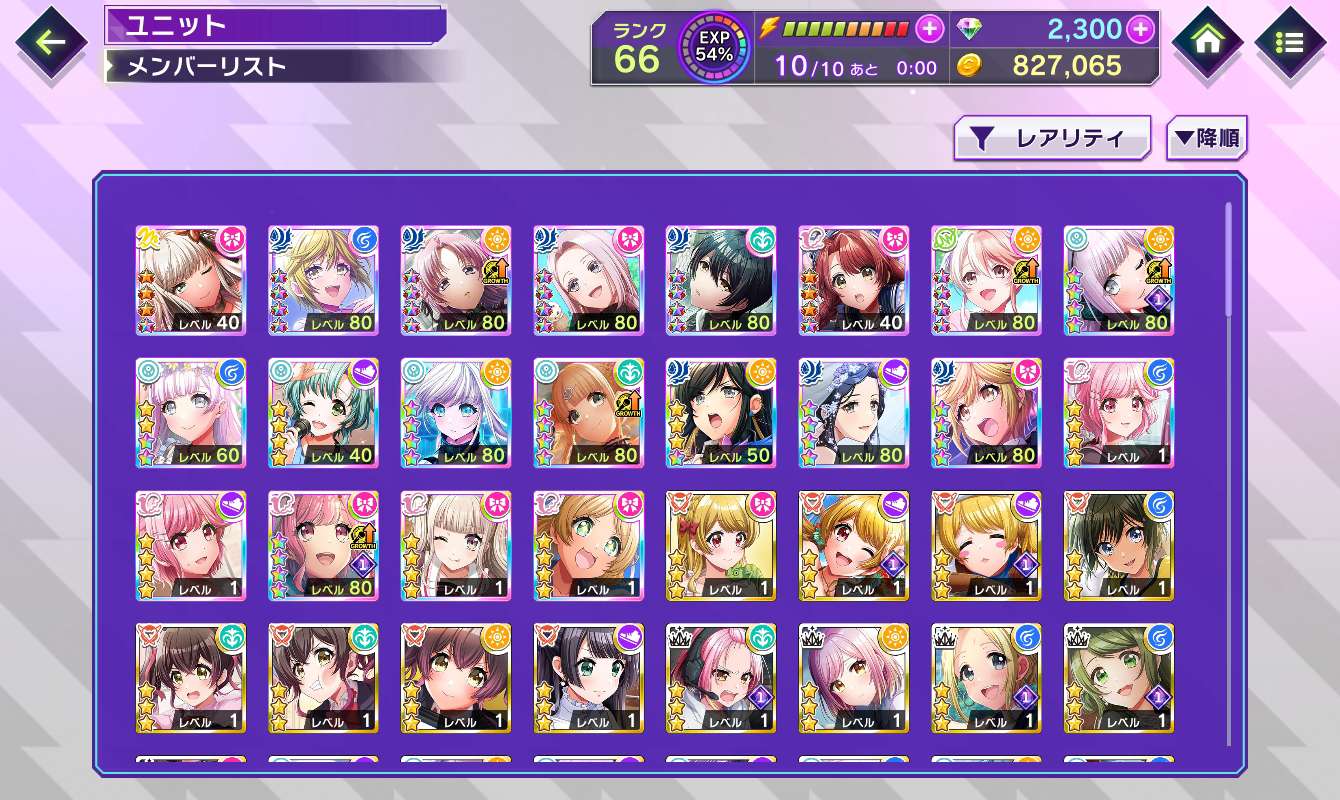Choose the blonde girl with red ribbons card
Image resolution: width=1340 pixels, height=800 pixels.
(720, 546)
